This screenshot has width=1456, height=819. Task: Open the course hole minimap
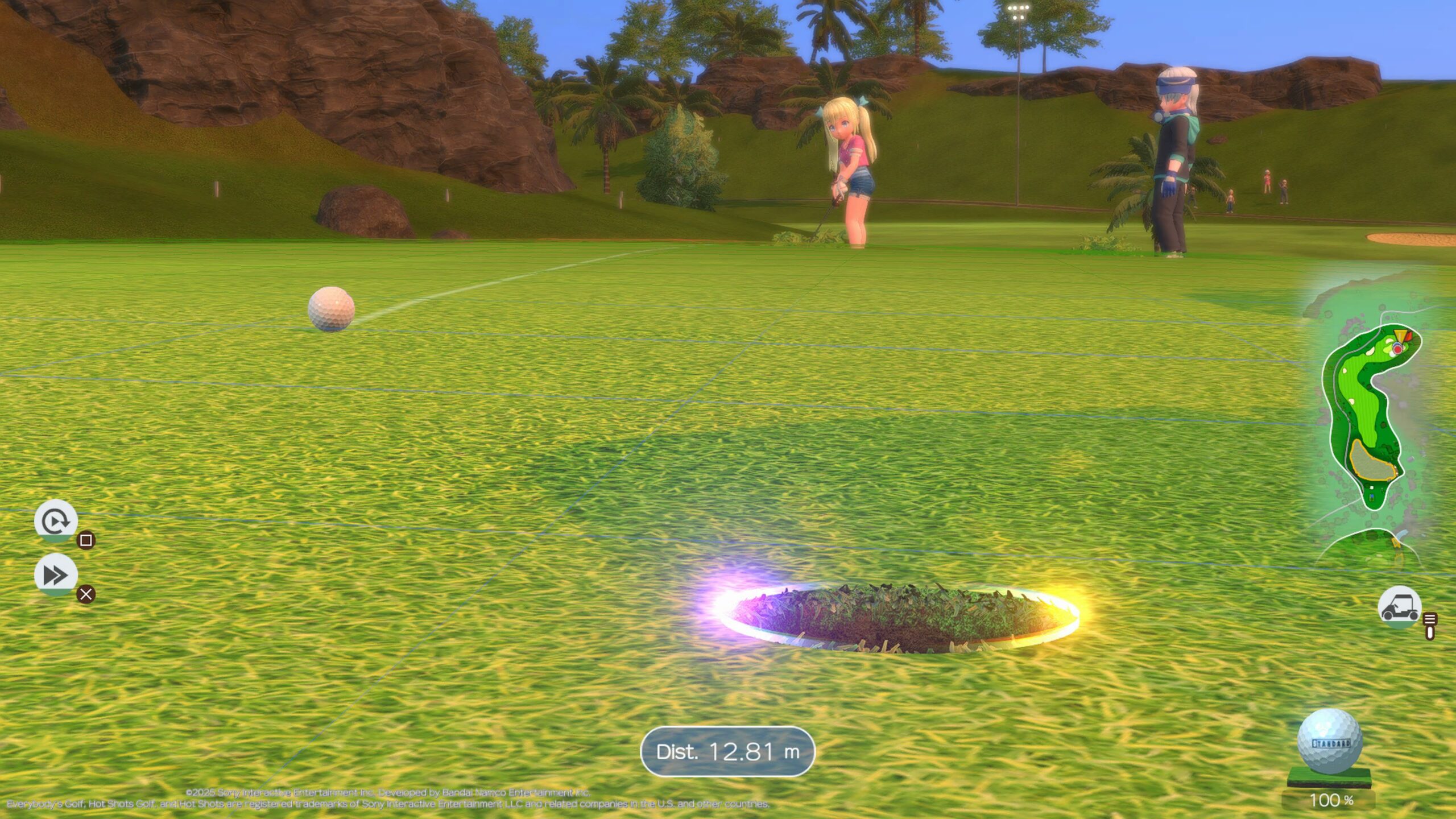(1372, 415)
